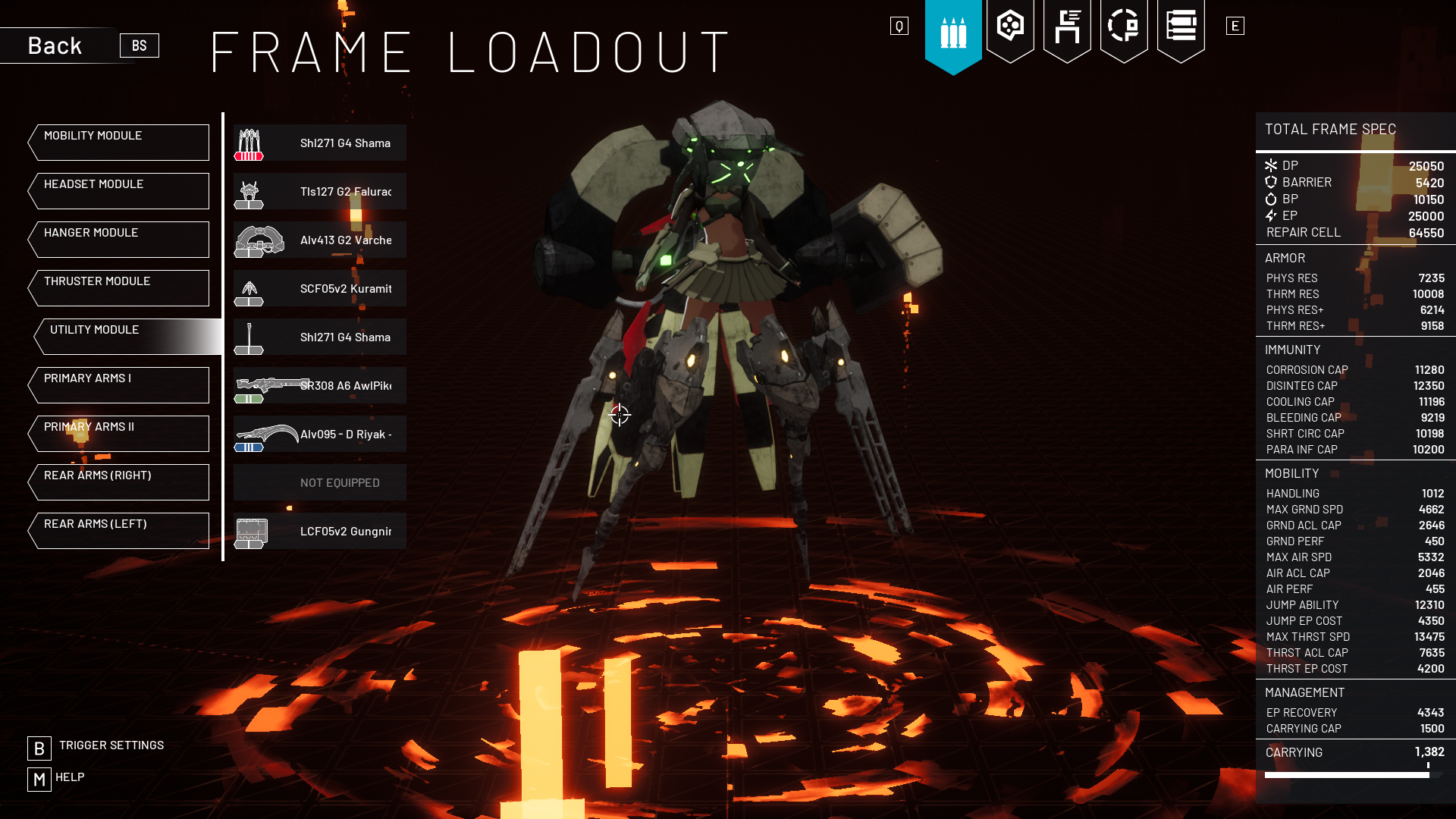Choose the SCF05v2 Kuramit thruster slot
The image size is (1456, 819).
click(x=320, y=288)
